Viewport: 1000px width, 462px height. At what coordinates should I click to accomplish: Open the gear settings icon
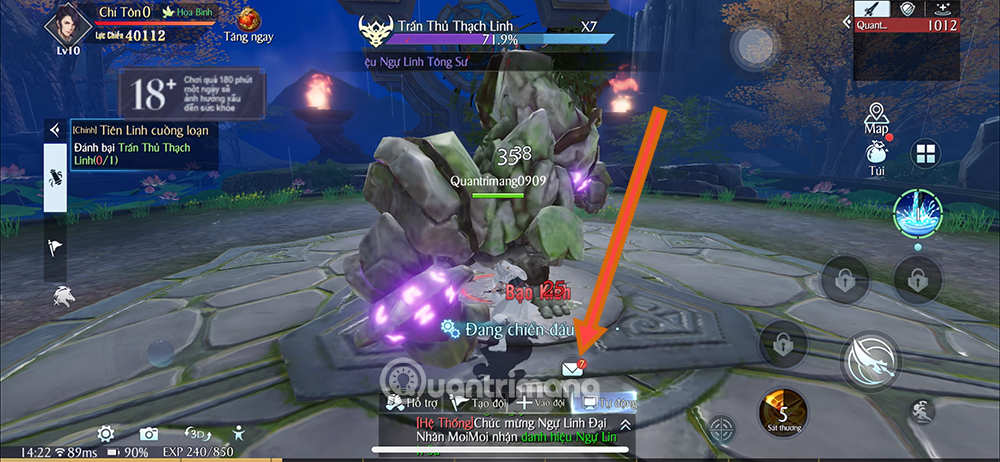click(105, 433)
